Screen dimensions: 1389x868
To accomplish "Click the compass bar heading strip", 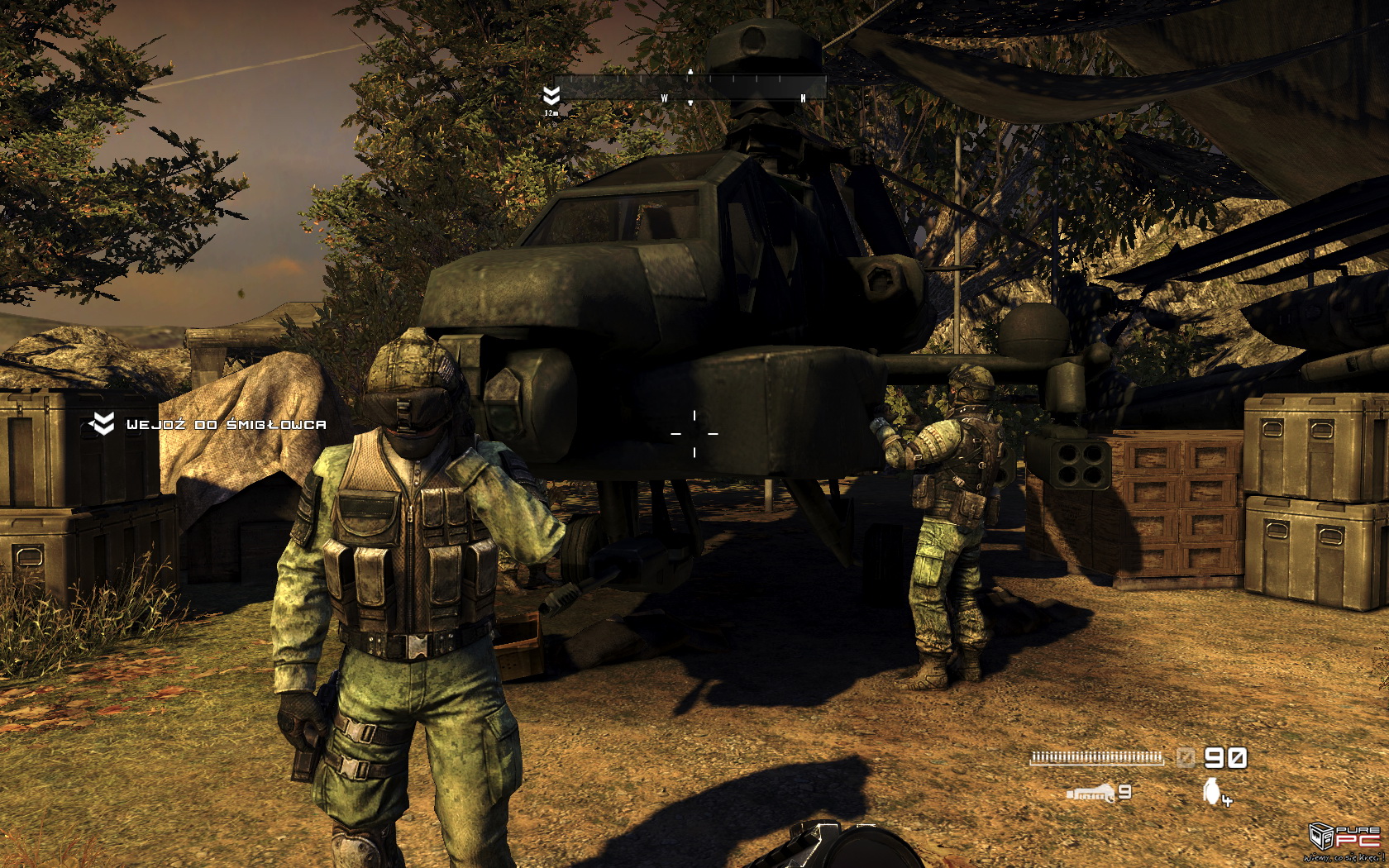I will (x=690, y=88).
